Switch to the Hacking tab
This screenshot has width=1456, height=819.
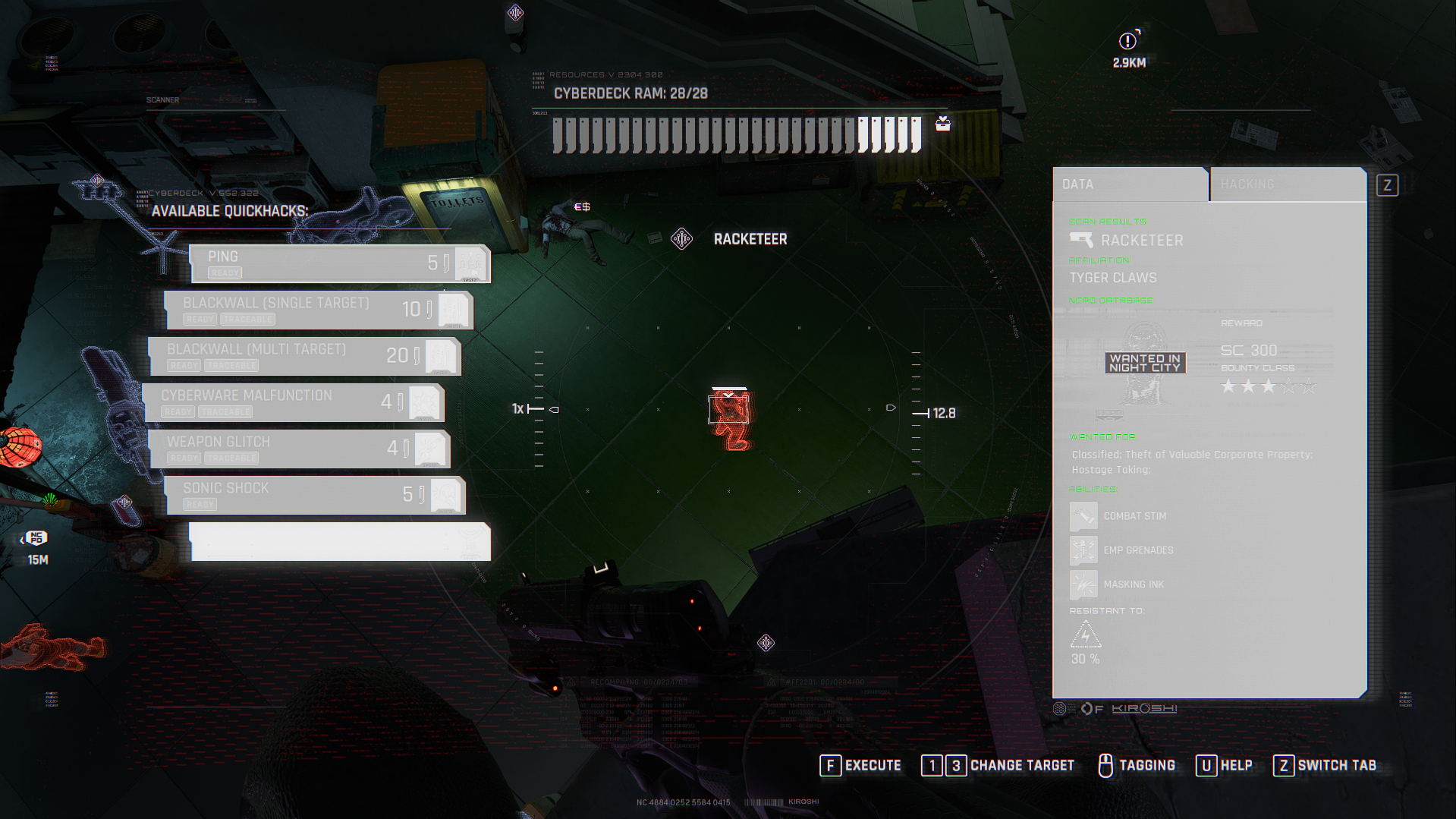tap(1287, 184)
